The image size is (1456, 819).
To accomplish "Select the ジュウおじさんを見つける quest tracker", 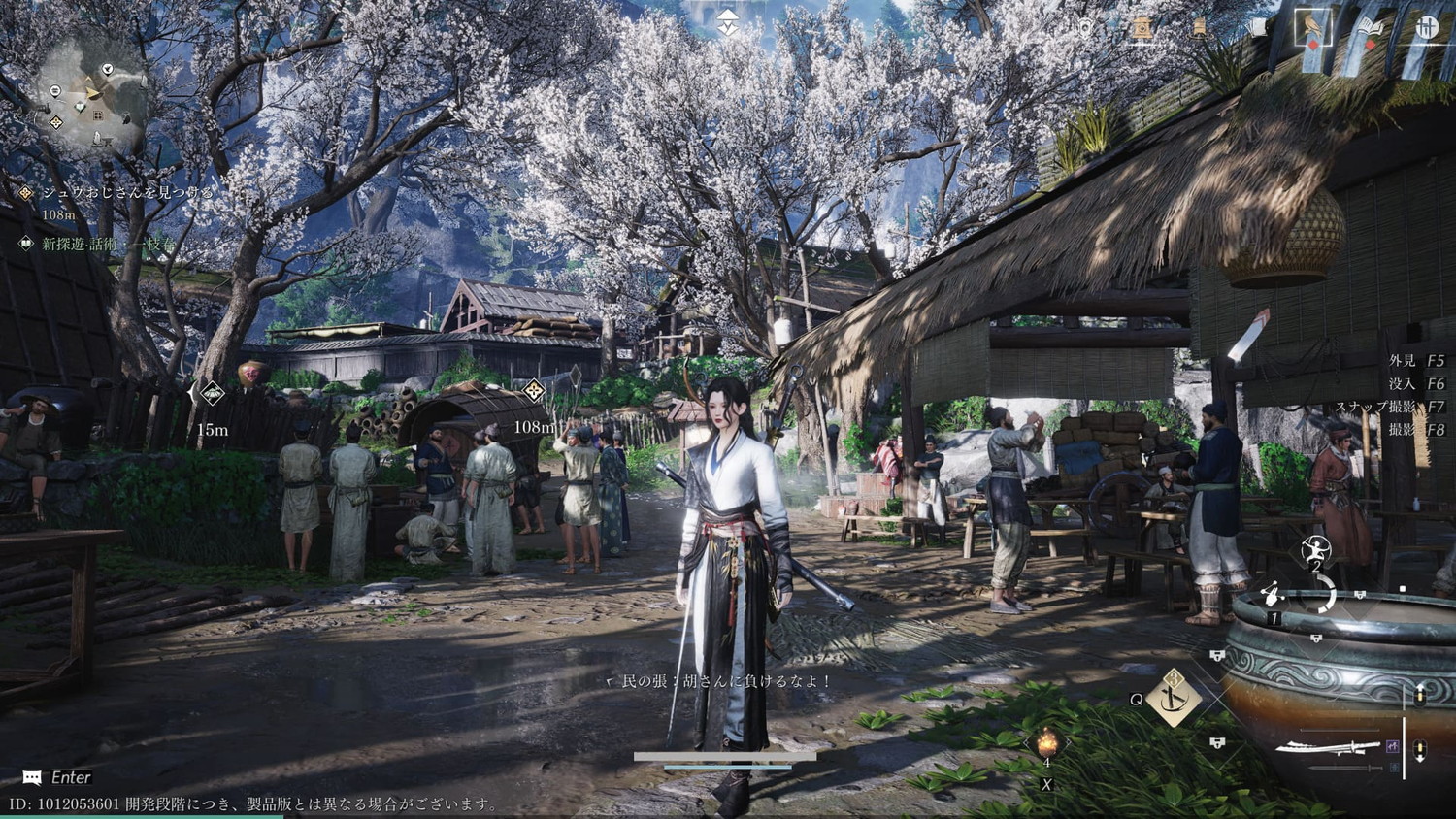I will 126,193.
